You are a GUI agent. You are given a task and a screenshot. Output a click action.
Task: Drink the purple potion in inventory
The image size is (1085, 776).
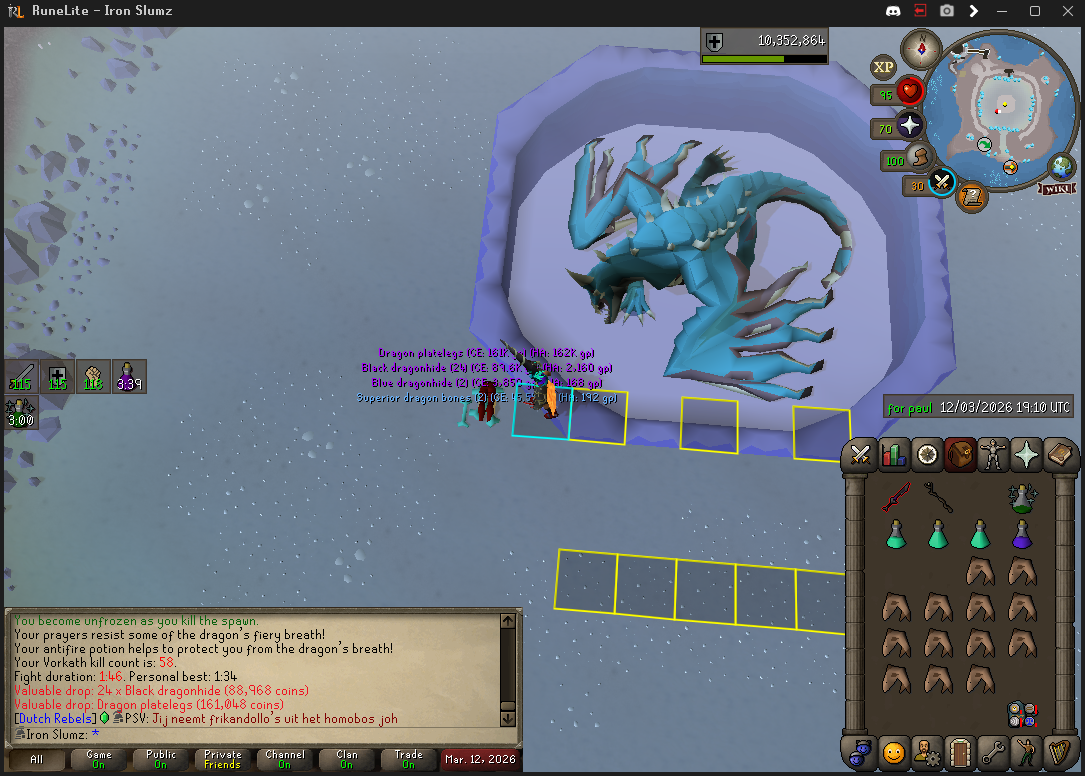(x=1022, y=534)
